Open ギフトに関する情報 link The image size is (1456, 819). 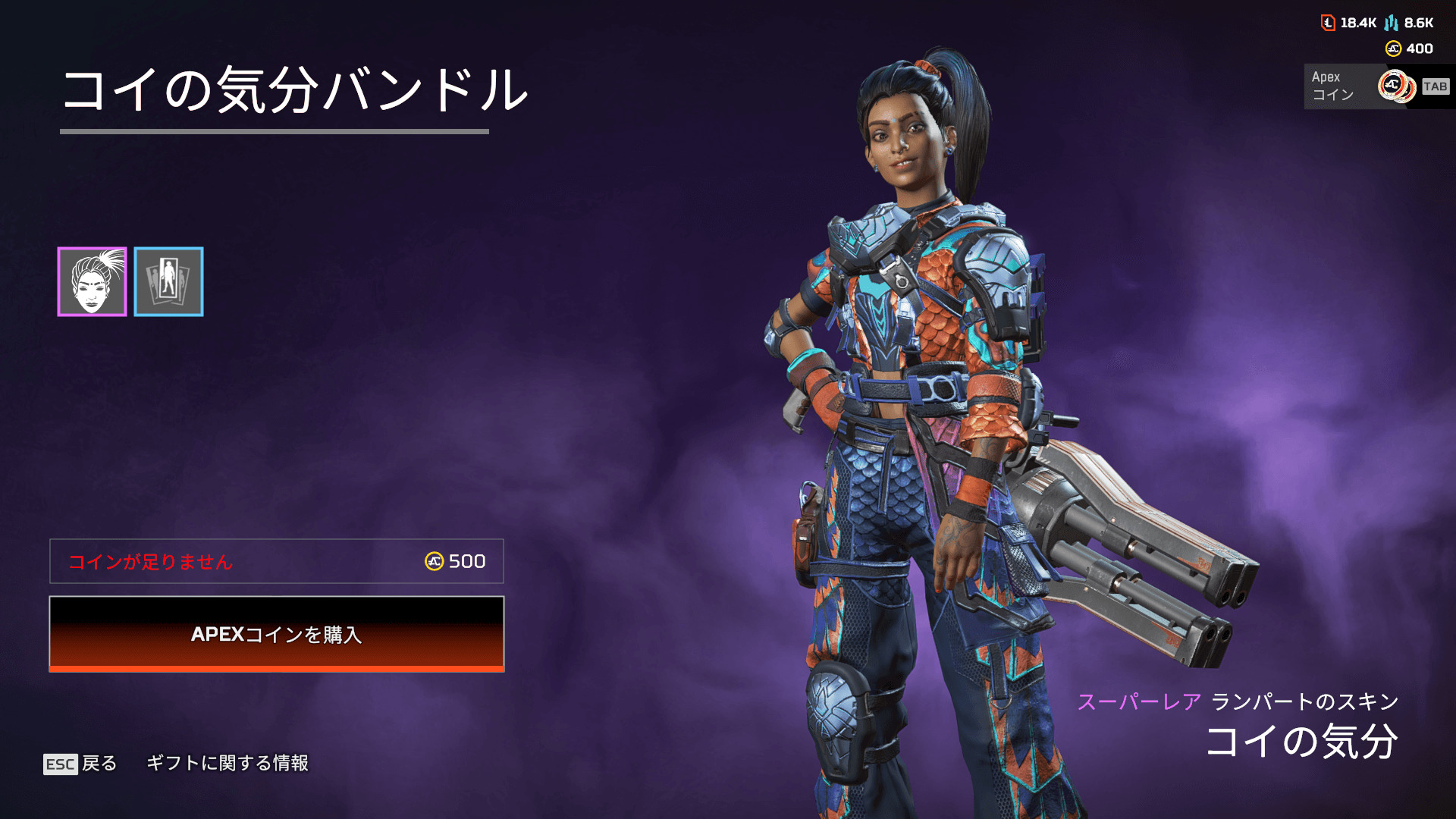point(227,763)
